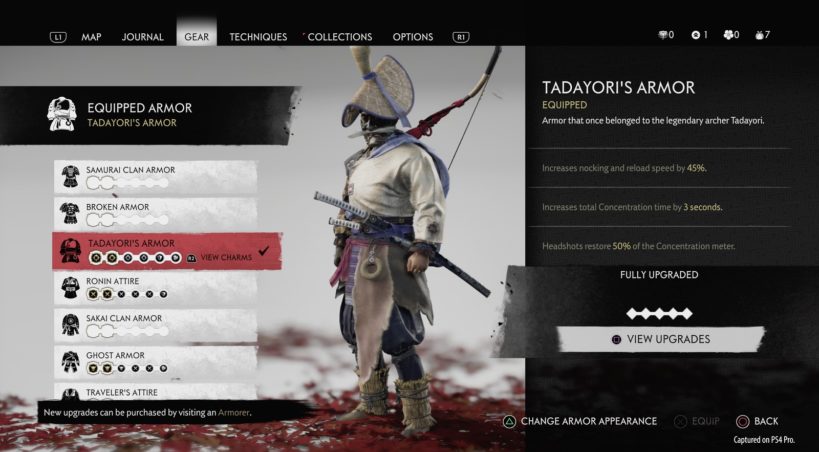Select Traveler's Attire at the list bottom
This screenshot has width=819, height=452.
click(x=155, y=394)
